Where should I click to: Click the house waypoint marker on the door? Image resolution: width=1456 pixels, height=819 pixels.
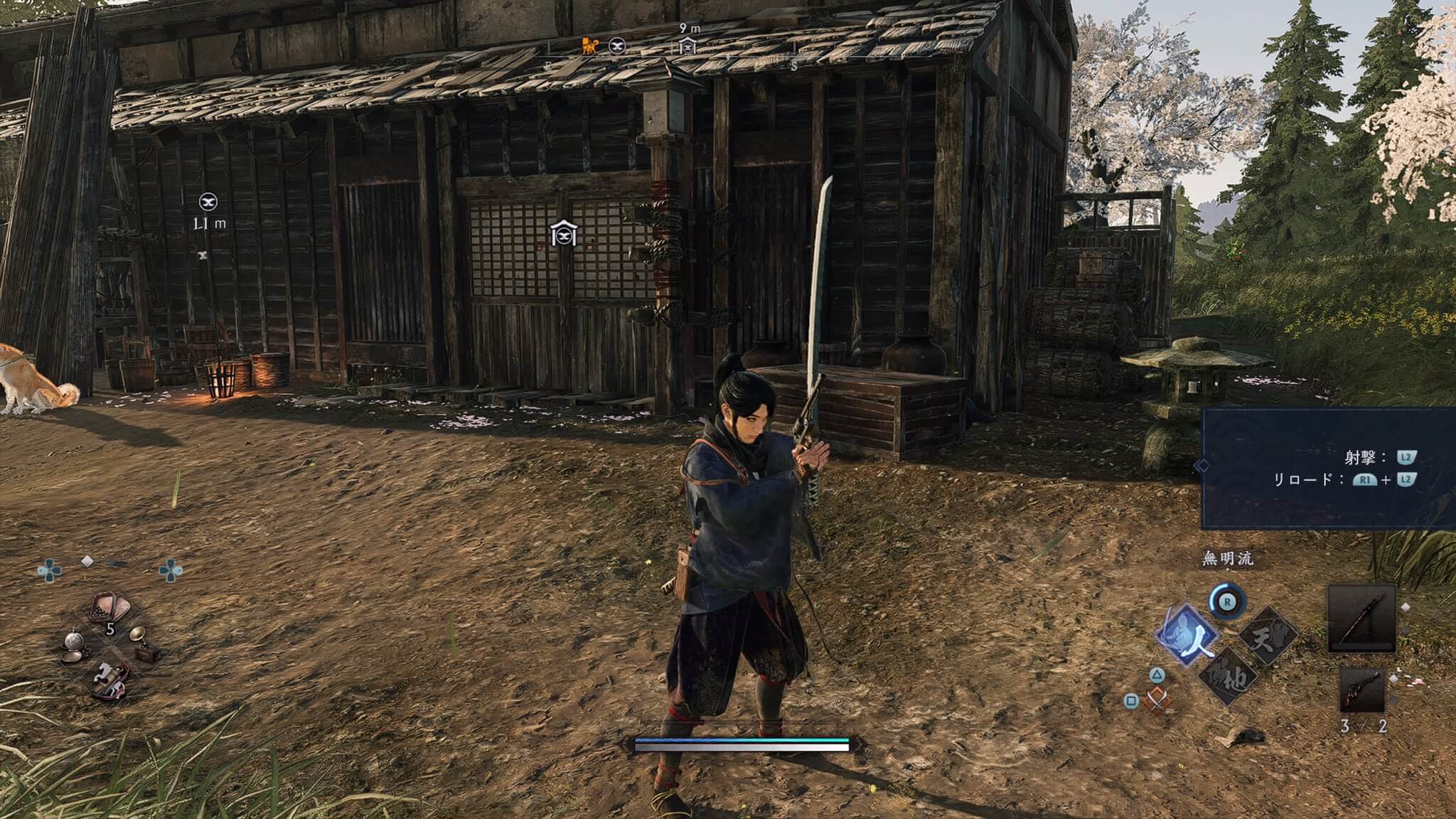click(x=563, y=233)
